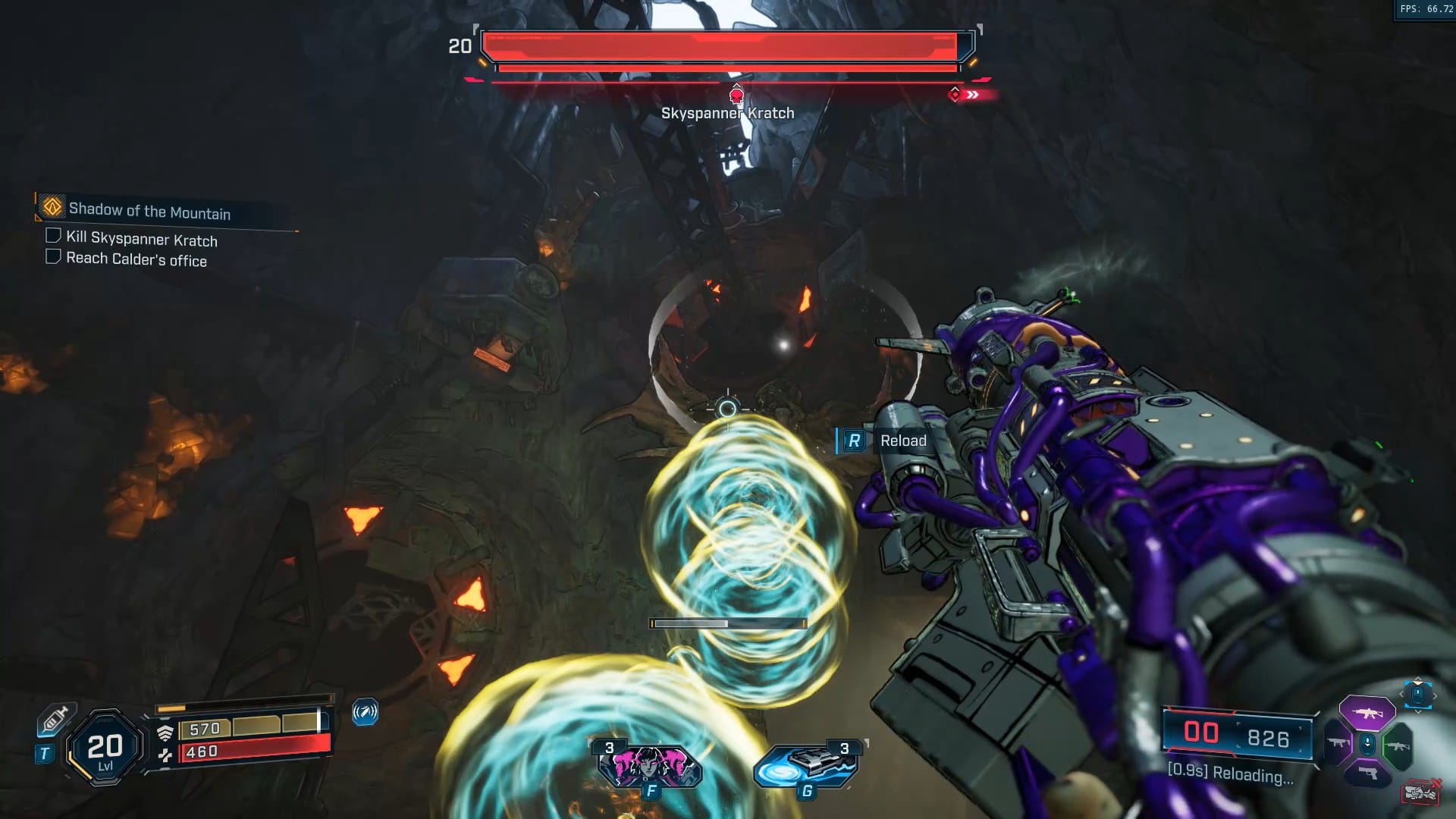1456x819 pixels.
Task: Tick the Kill Skyspanner Kratch objective checkbox
Action: [x=53, y=236]
